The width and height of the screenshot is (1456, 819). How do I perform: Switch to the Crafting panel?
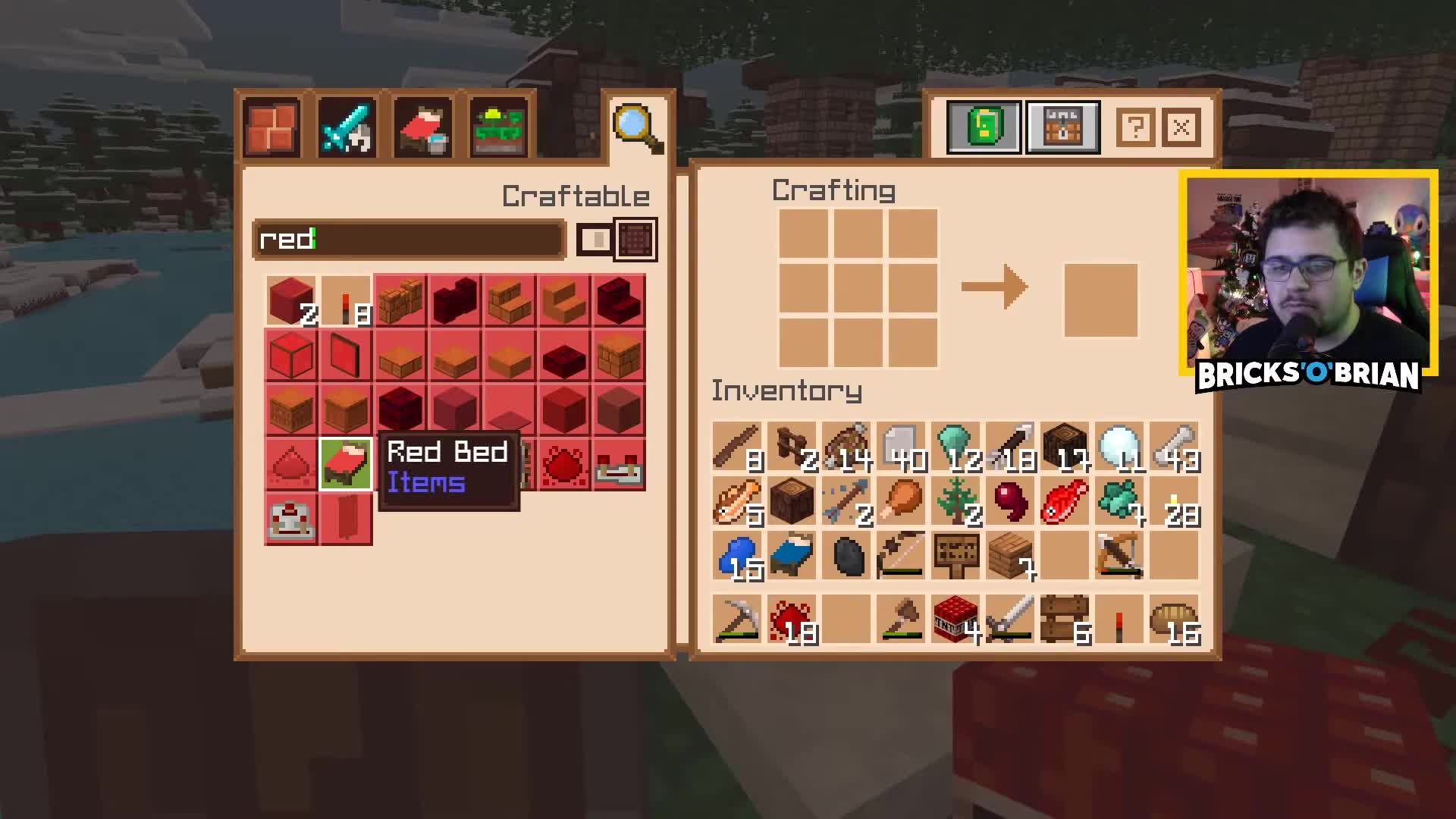(x=834, y=190)
